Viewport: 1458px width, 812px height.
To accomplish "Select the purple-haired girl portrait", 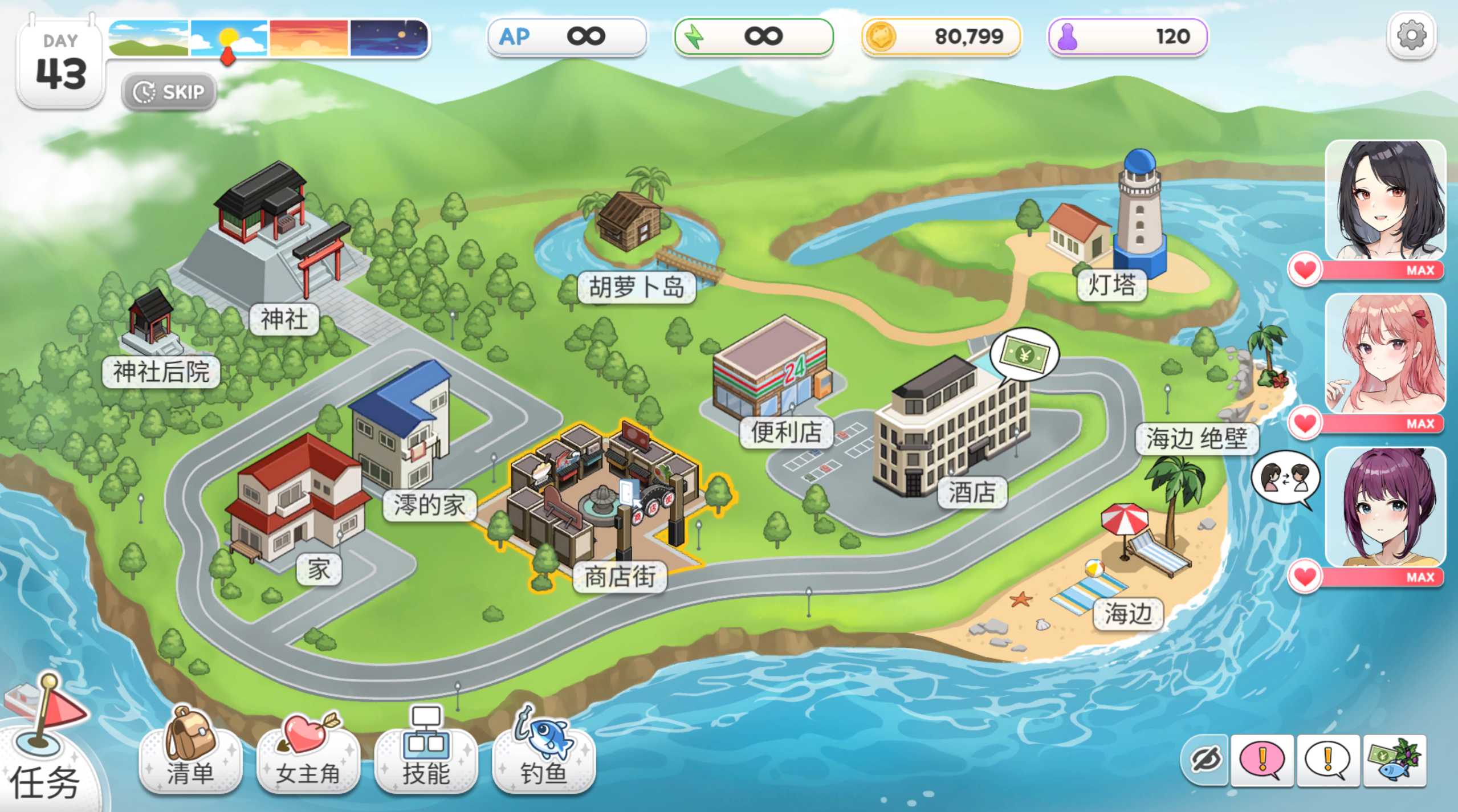I will click(1384, 507).
